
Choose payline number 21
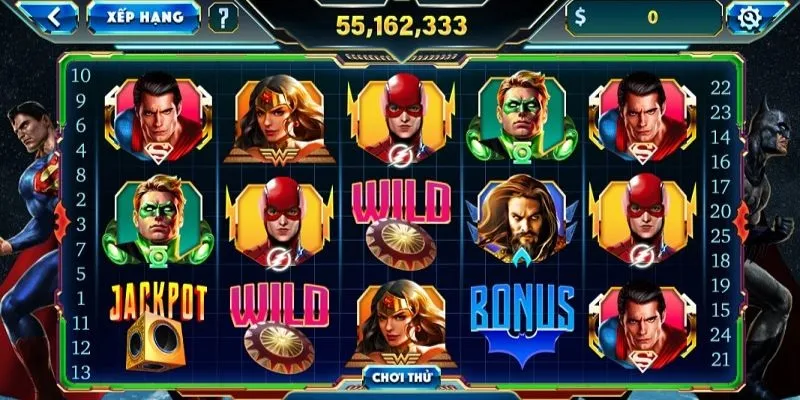click(719, 359)
